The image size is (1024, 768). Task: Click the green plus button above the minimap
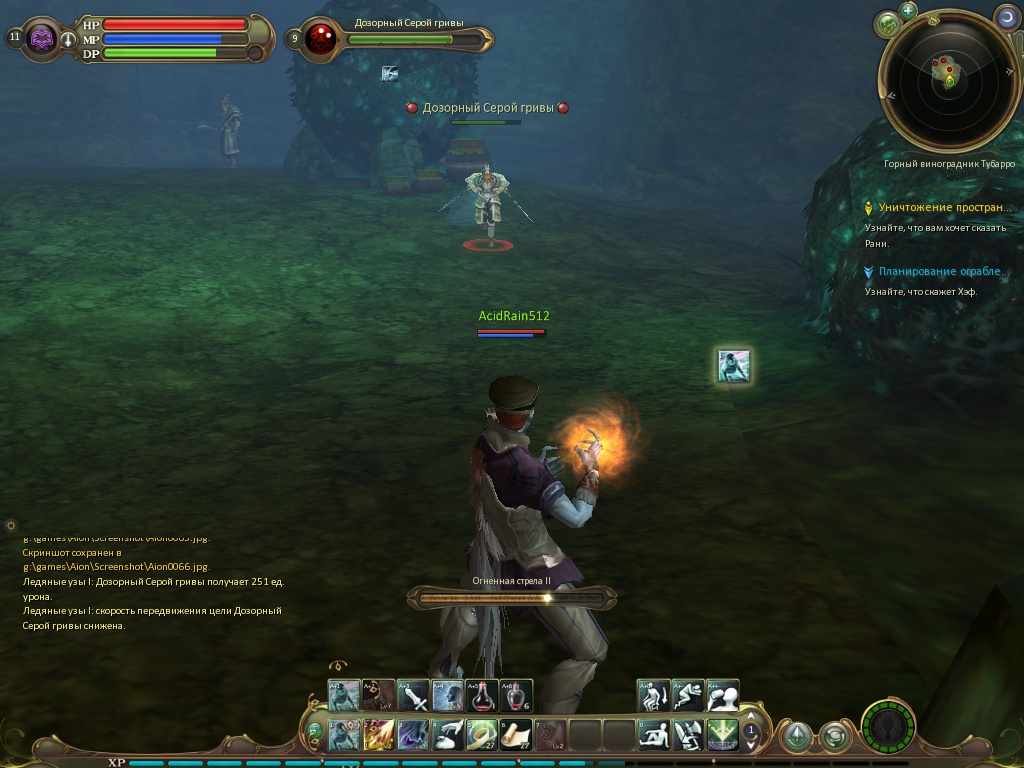(x=908, y=11)
